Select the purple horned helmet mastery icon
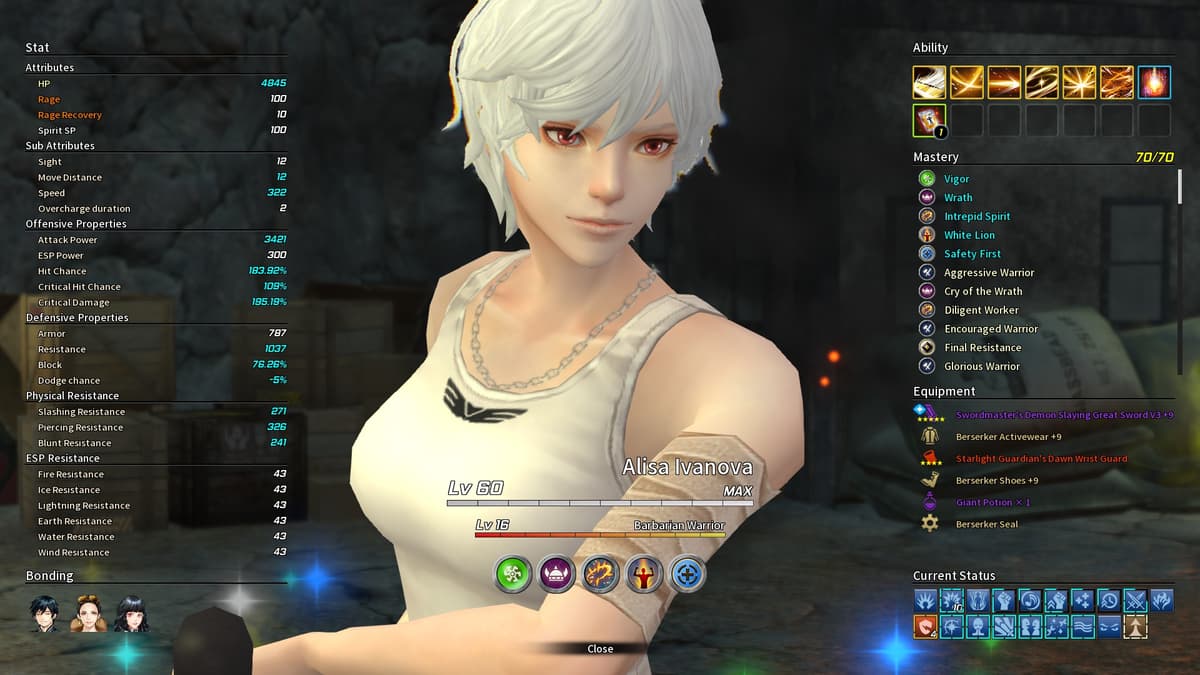This screenshot has width=1200, height=675. pyautogui.click(x=557, y=573)
